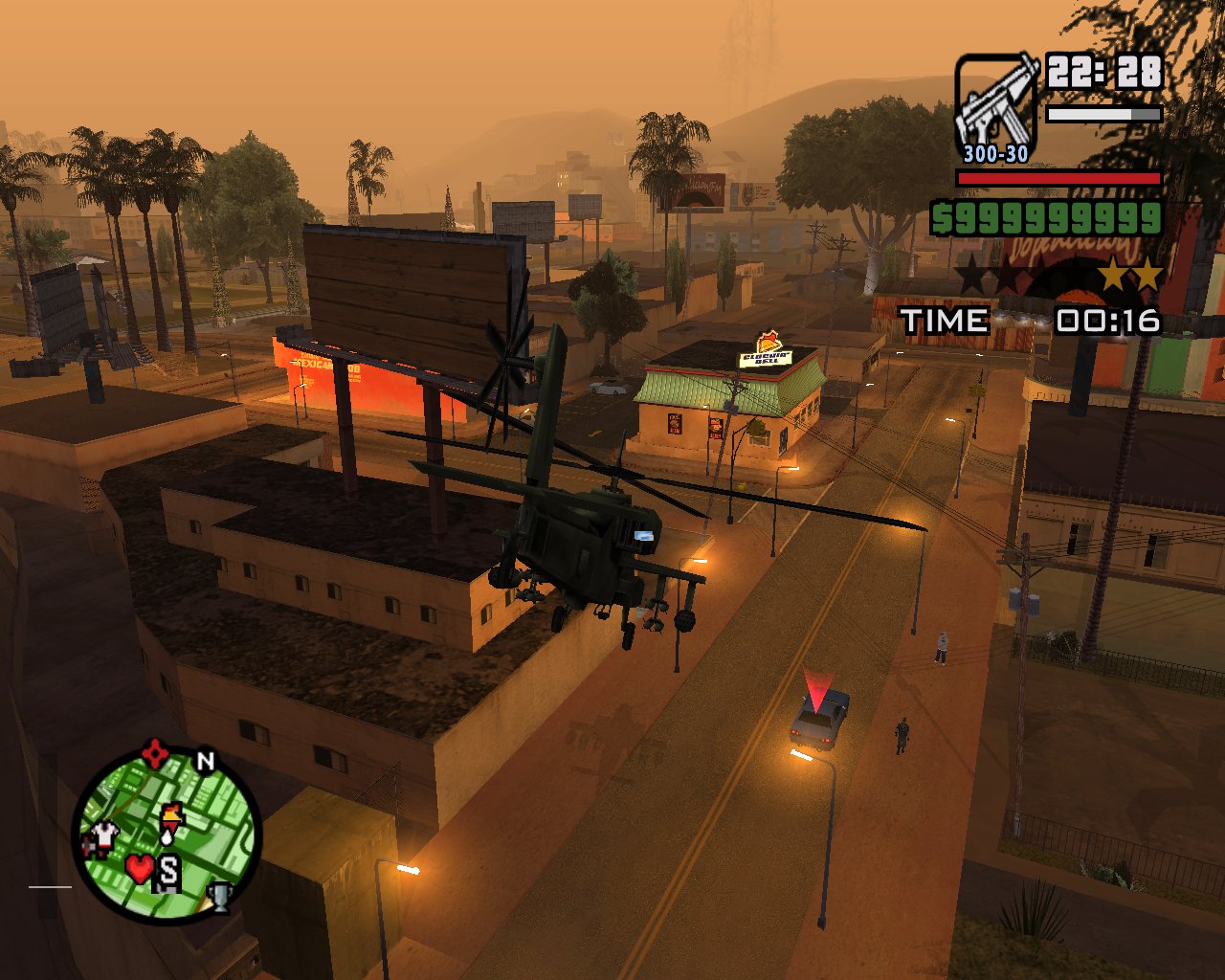Screen dimensions: 1225x980
Task: Click the N north indicator on radar
Action: tap(205, 761)
